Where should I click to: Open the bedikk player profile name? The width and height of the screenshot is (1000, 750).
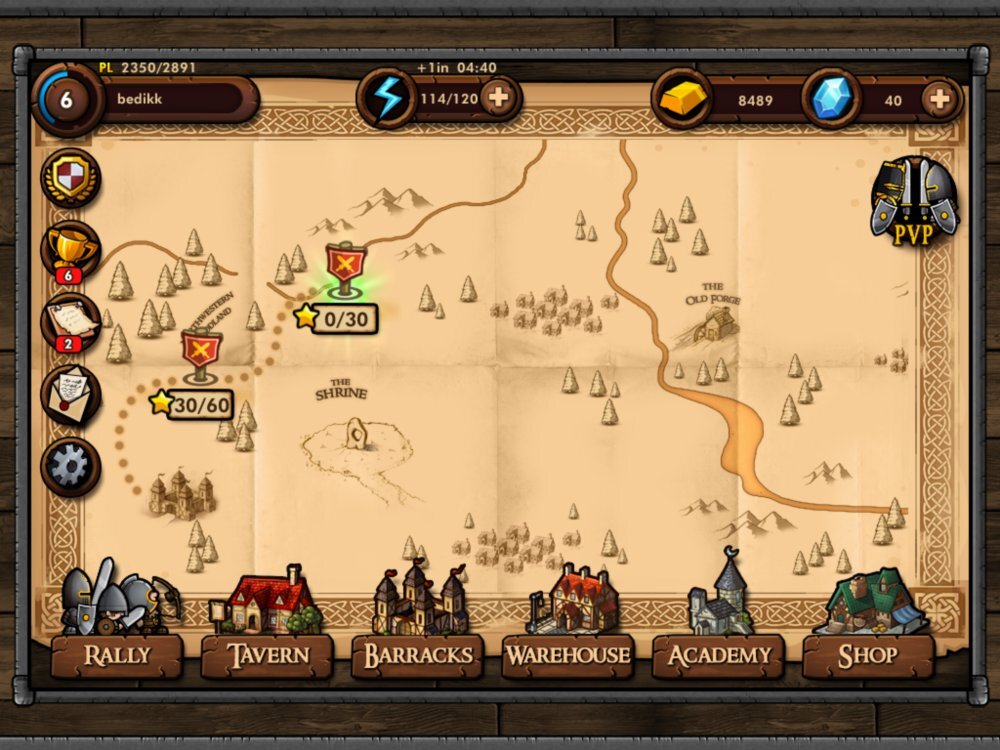(x=175, y=99)
